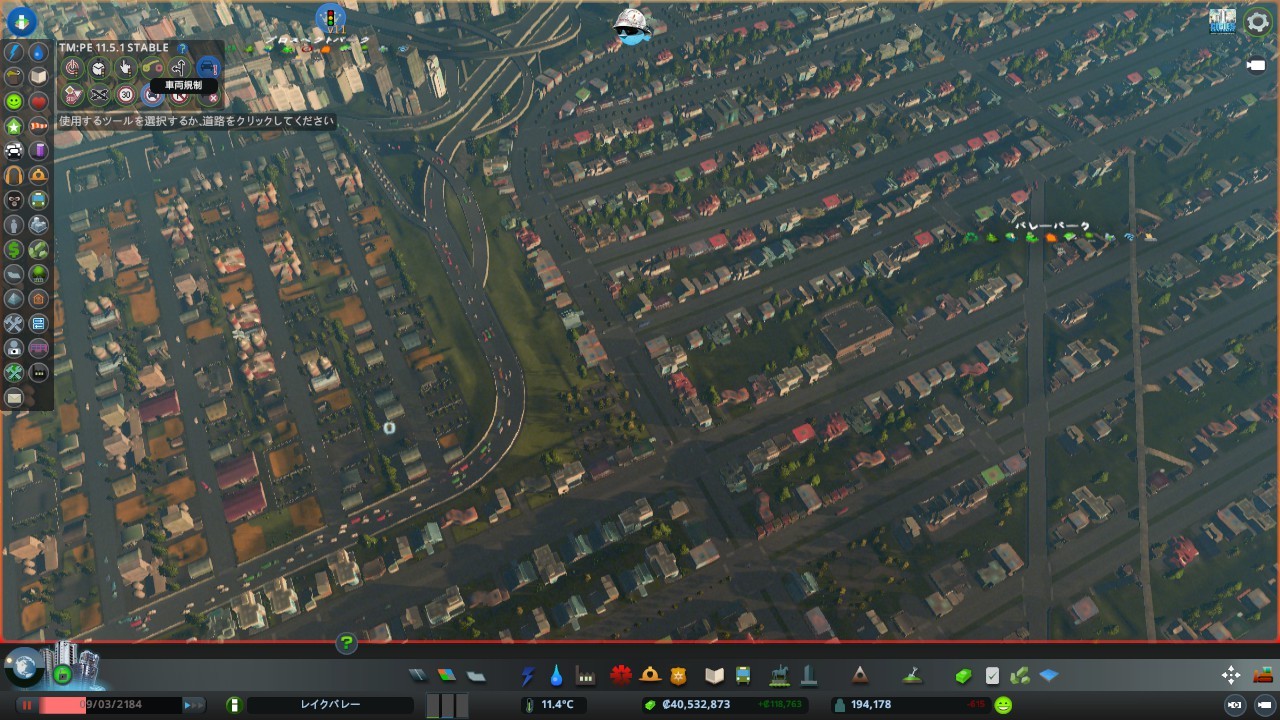Viewport: 1280px width, 720px height.
Task: Open the roads build menu
Action: (x=418, y=676)
